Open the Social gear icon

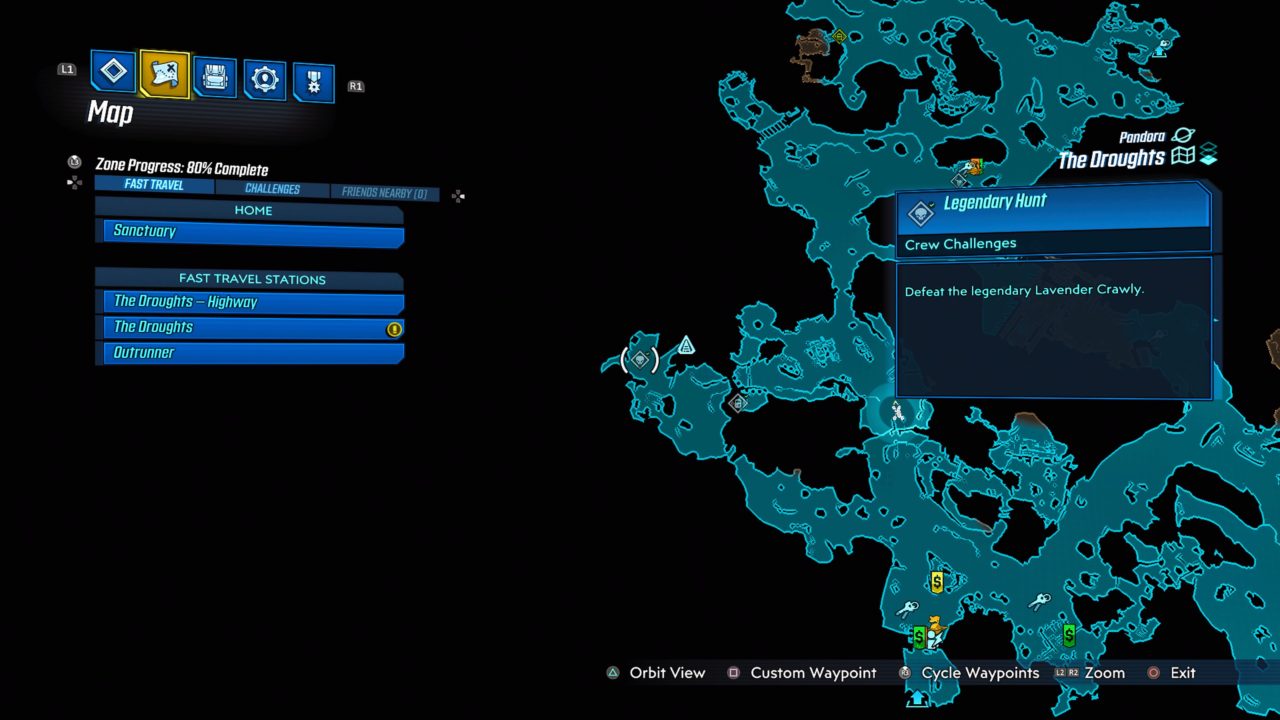click(264, 74)
